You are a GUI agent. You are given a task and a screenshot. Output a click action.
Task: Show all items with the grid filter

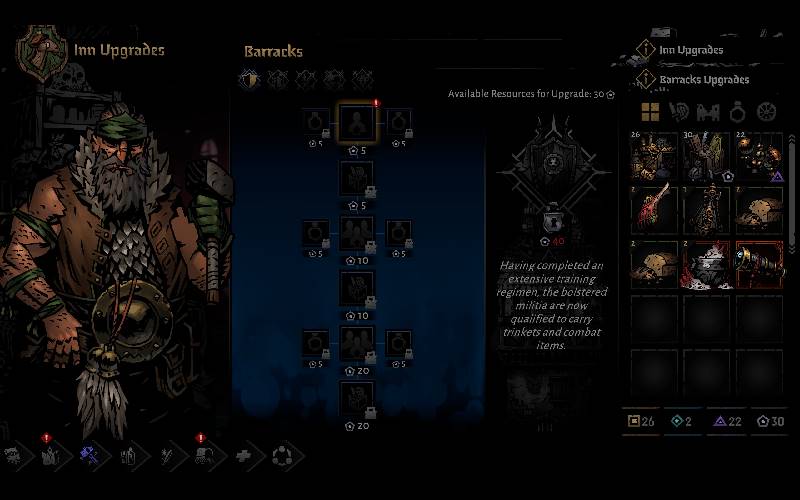pyautogui.click(x=650, y=111)
